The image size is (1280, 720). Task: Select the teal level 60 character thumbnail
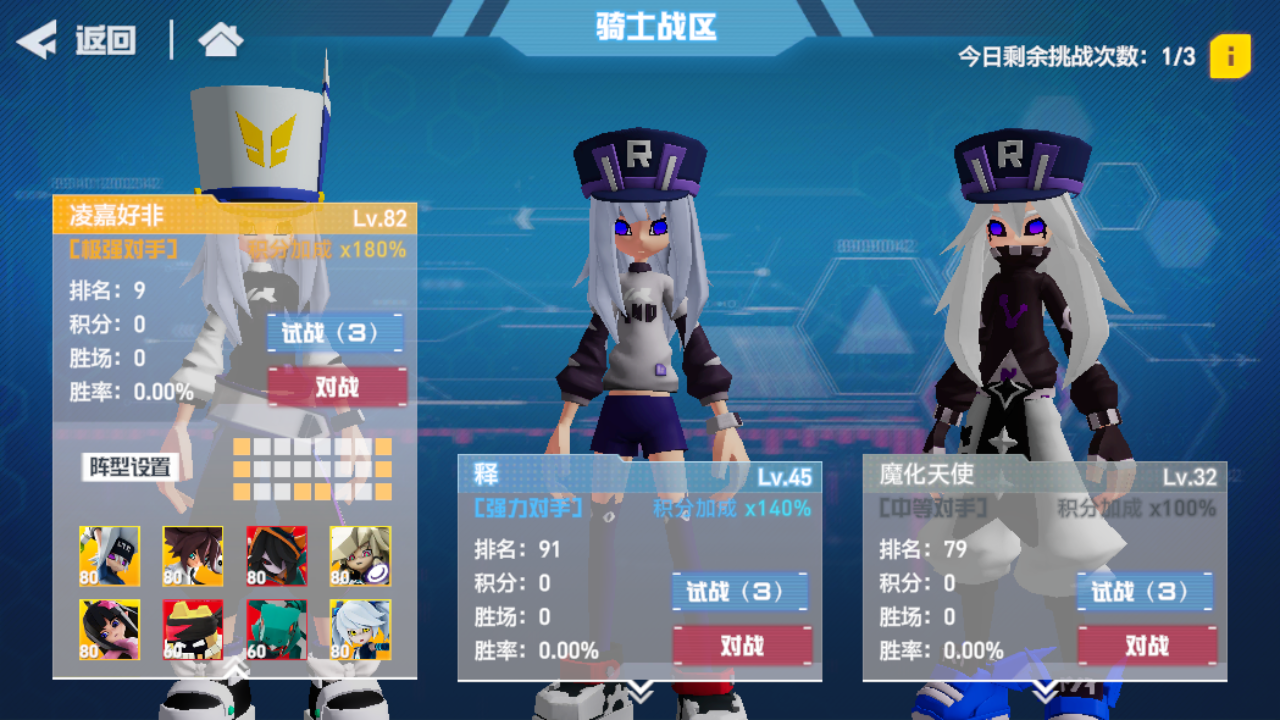tap(278, 628)
